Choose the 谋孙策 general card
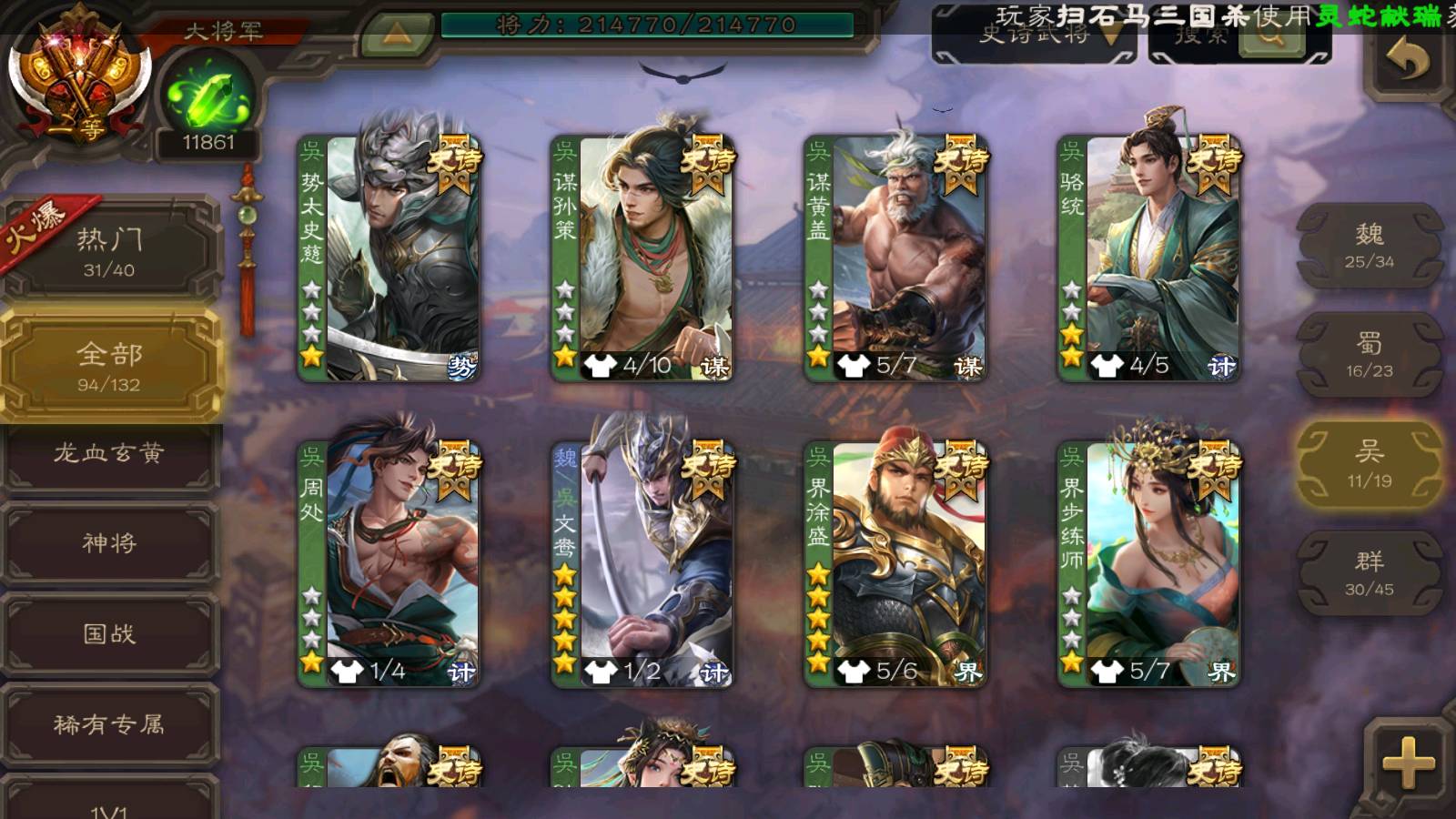1456x819 pixels. pyautogui.click(x=642, y=259)
